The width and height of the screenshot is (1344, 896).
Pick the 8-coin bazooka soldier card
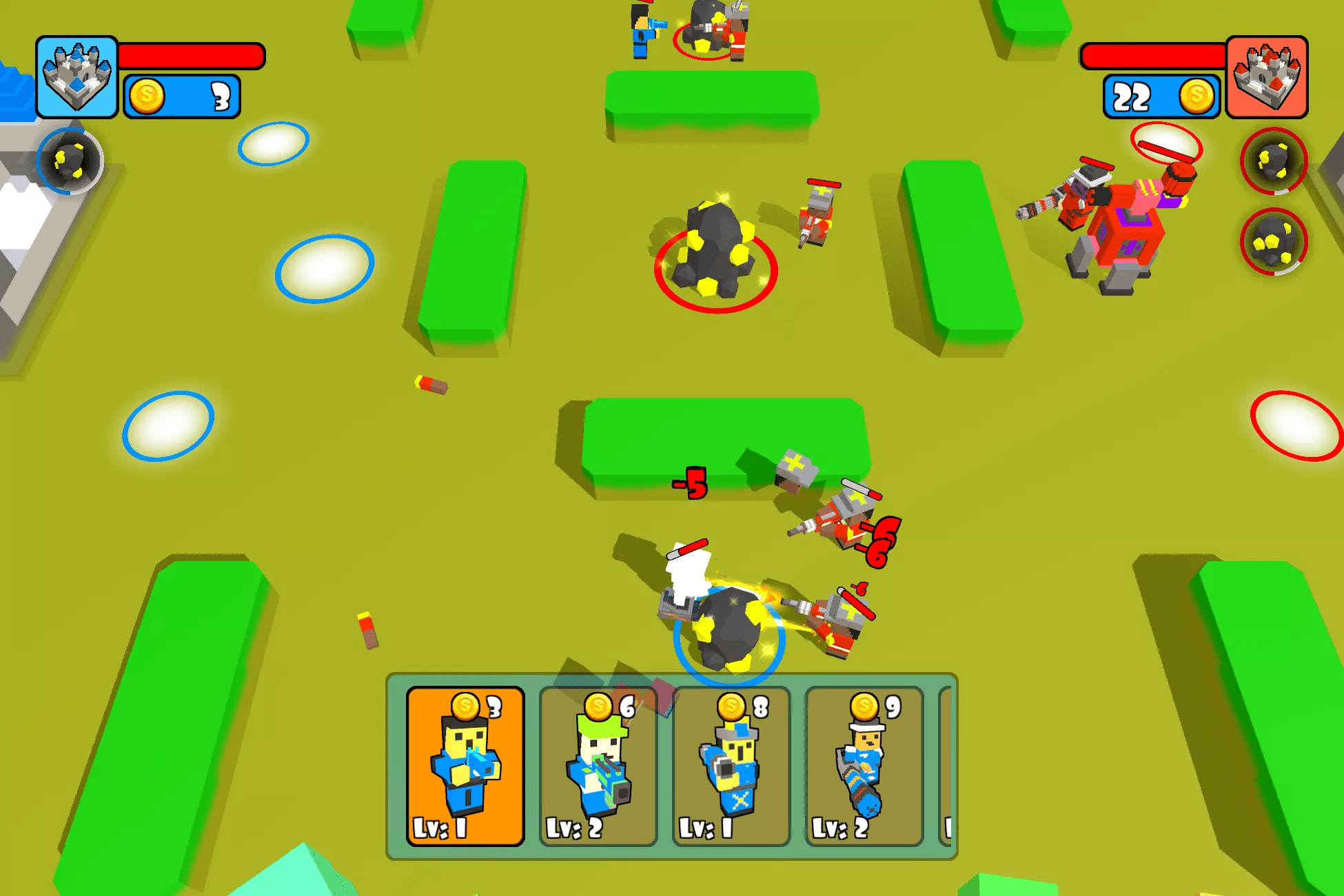731,766
